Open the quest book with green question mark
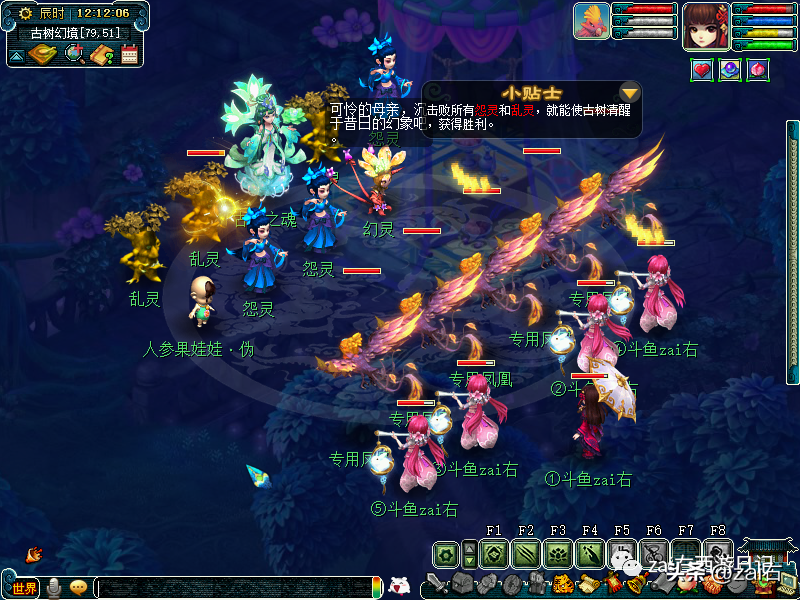800x600 pixels. (x=102, y=54)
